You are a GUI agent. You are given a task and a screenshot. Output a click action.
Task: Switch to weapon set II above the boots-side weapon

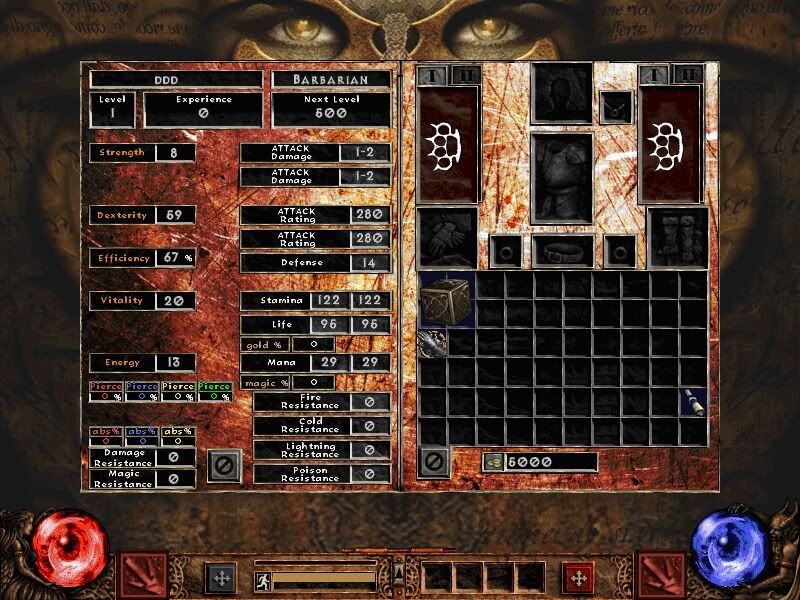[x=688, y=75]
